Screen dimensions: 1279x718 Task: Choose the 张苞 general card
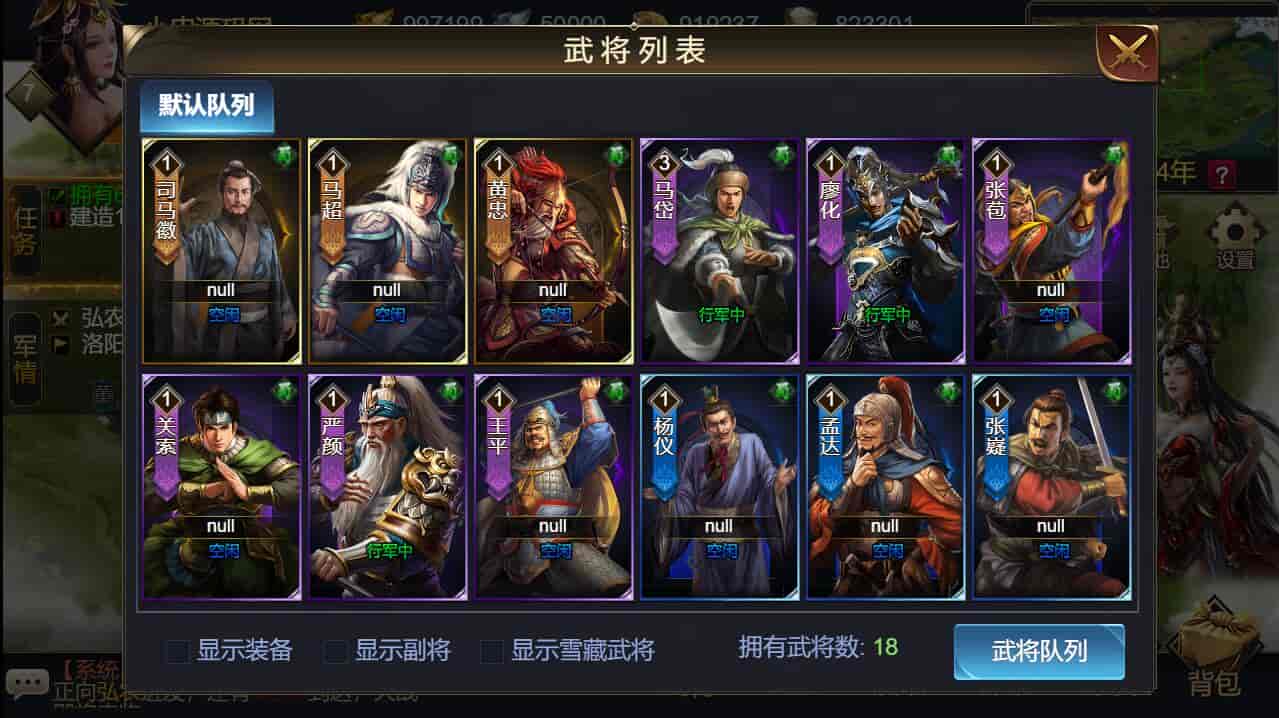click(x=1051, y=251)
